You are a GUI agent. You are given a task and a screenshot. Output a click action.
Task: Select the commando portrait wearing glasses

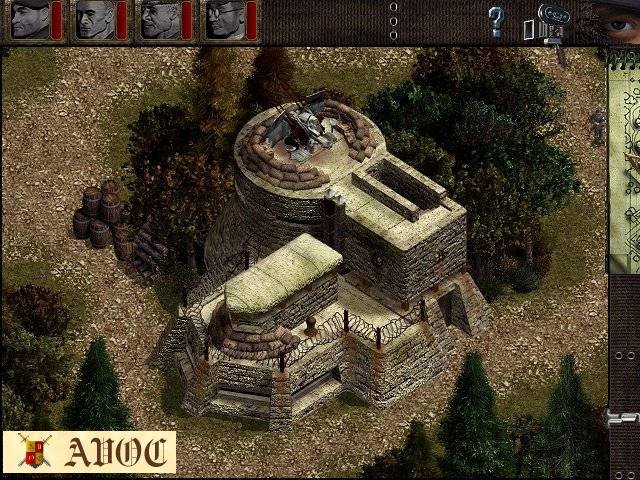pyautogui.click(x=223, y=20)
